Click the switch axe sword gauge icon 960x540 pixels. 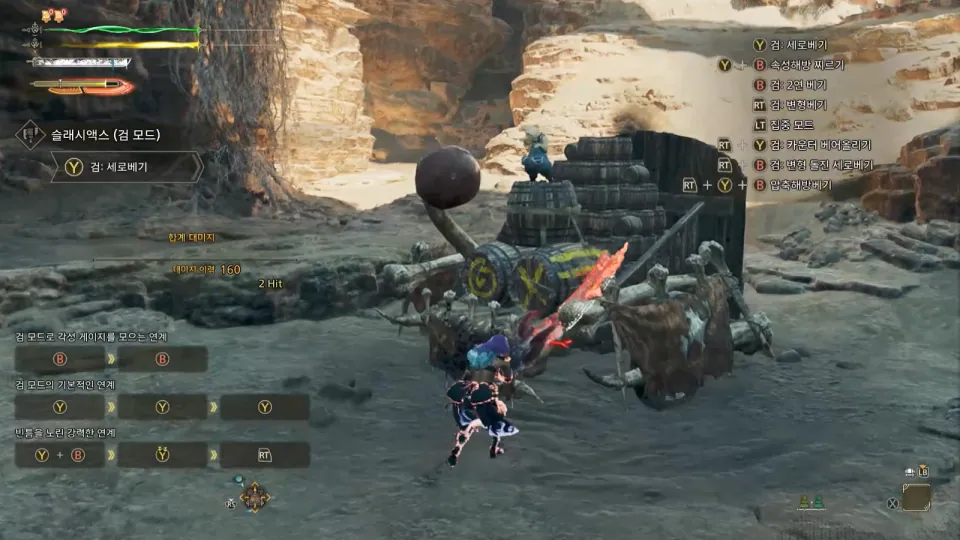point(82,87)
